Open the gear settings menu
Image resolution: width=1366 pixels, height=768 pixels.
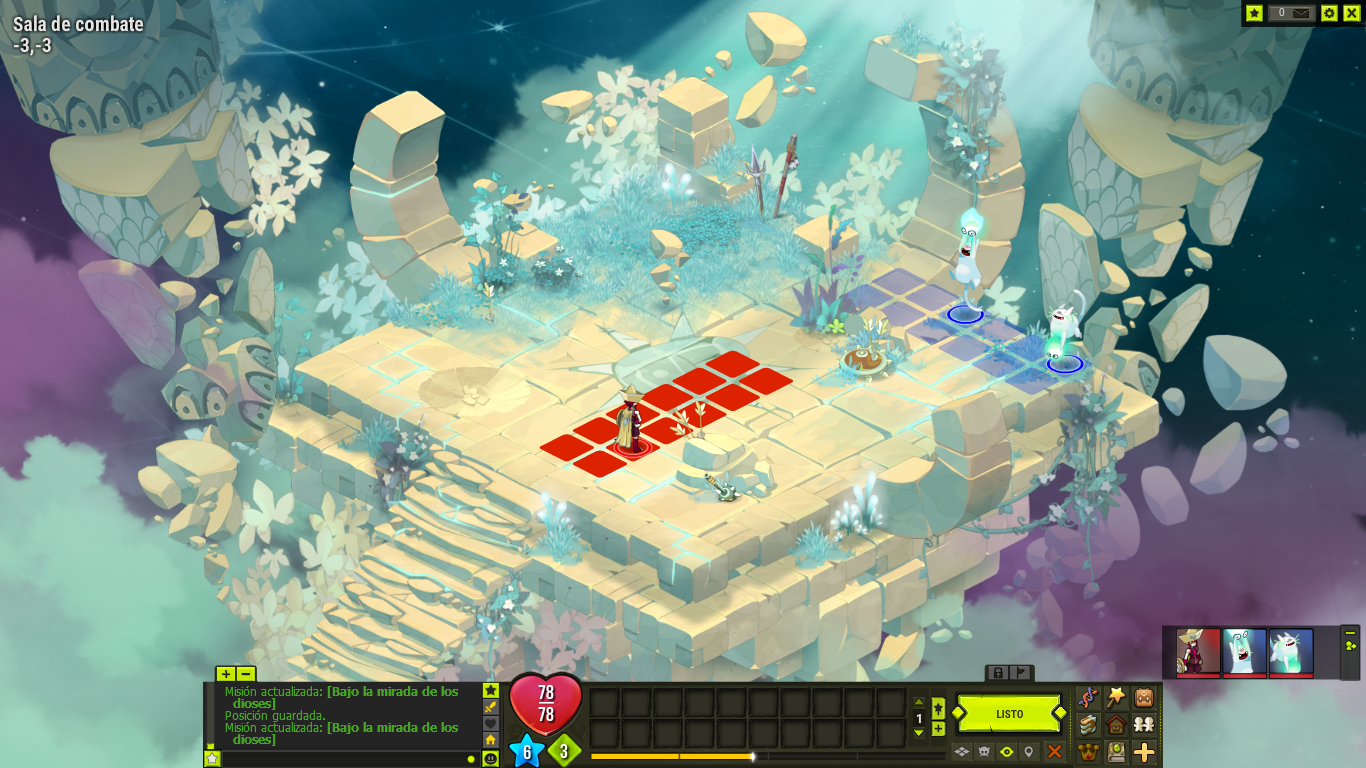(1329, 13)
